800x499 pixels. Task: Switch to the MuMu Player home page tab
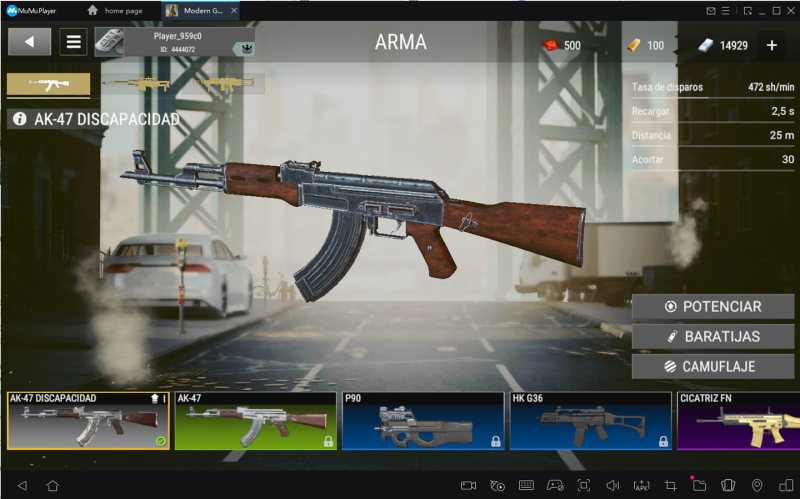coord(119,10)
